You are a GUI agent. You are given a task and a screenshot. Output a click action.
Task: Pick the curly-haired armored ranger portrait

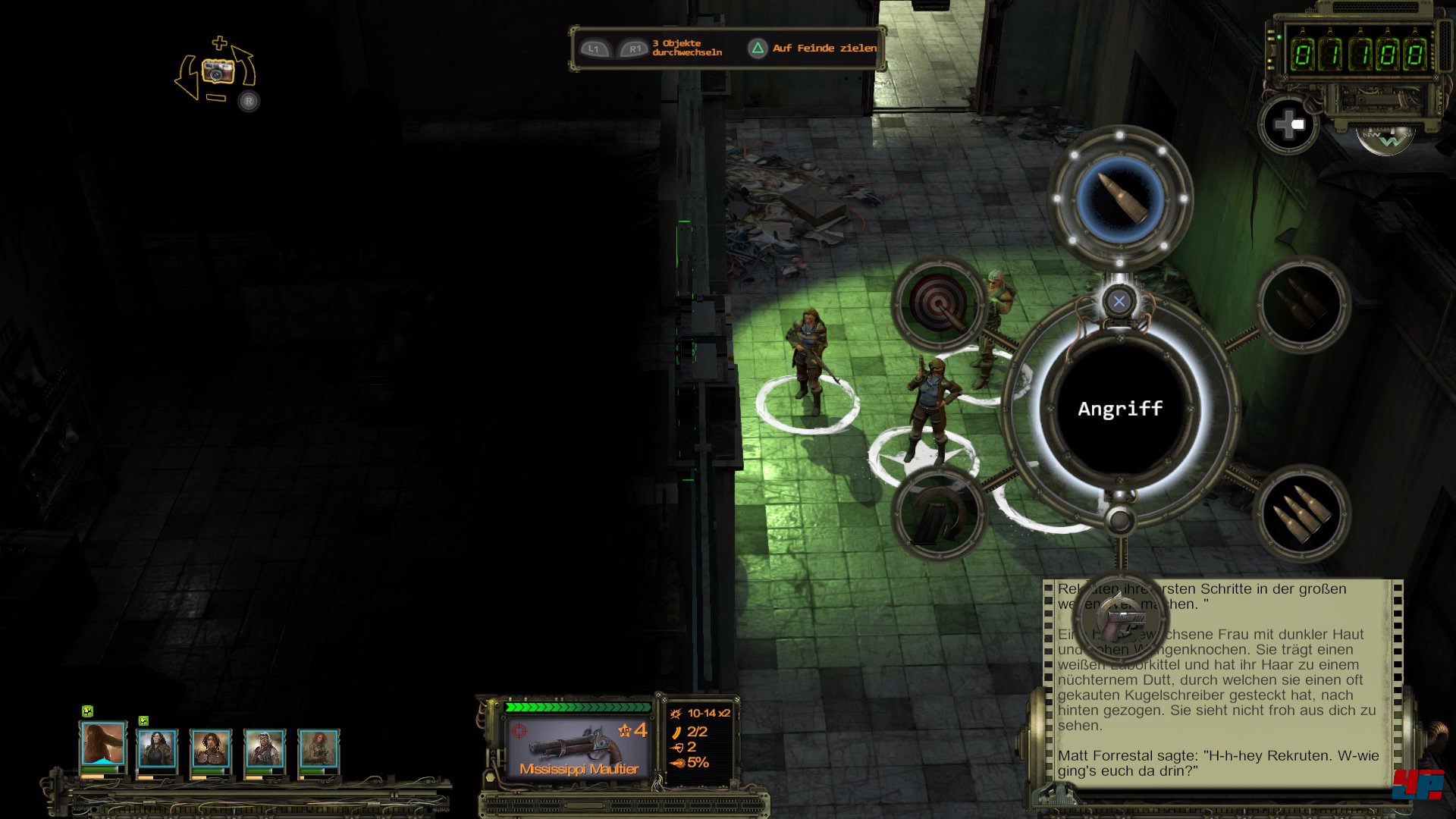(x=210, y=748)
